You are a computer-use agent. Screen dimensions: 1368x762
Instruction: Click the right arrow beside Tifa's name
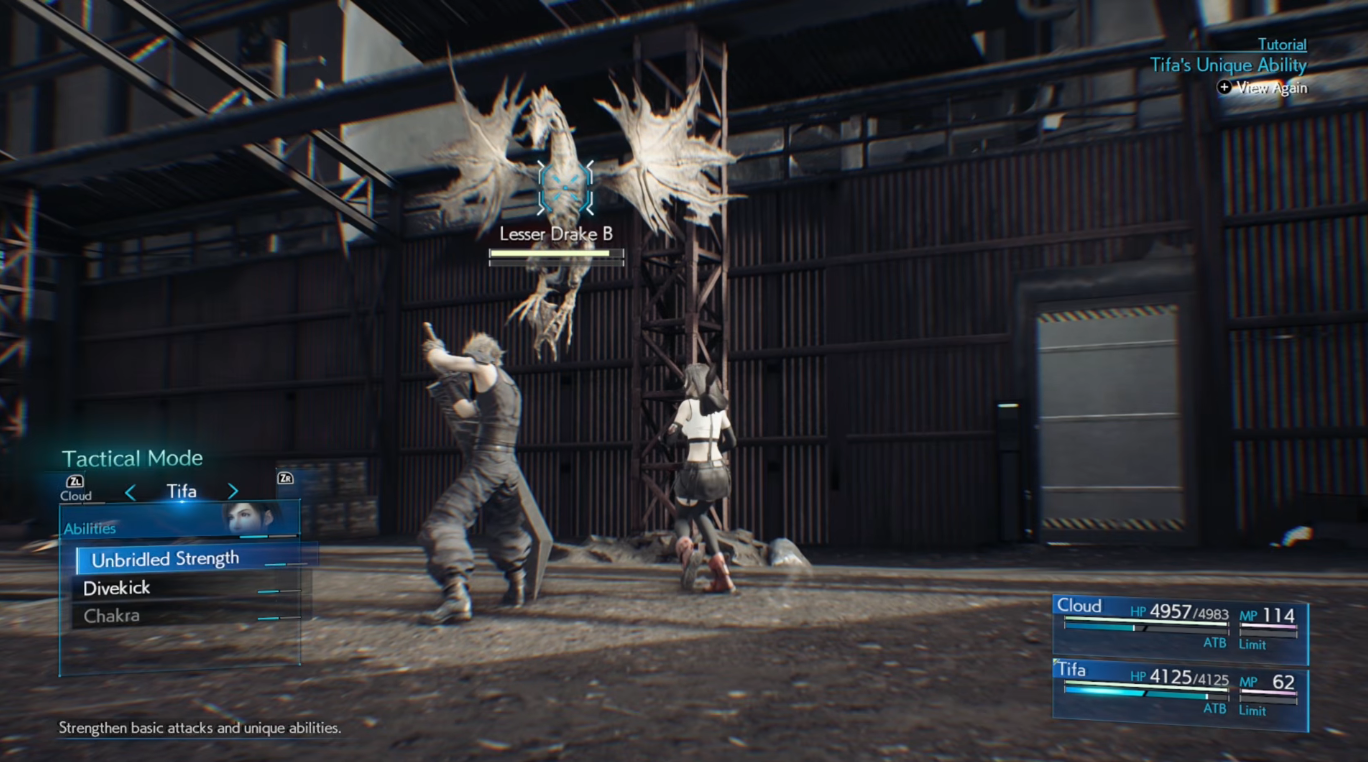coord(232,491)
